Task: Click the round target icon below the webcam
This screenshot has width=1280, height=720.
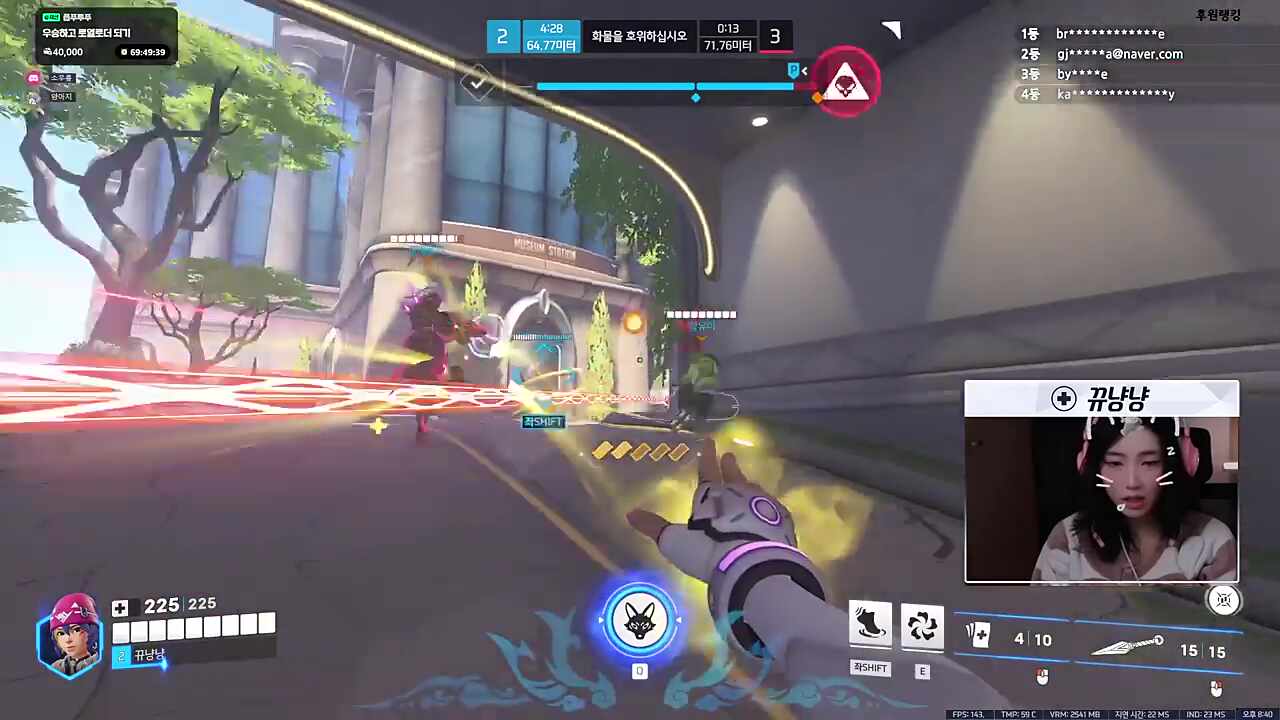Action: point(1224,600)
